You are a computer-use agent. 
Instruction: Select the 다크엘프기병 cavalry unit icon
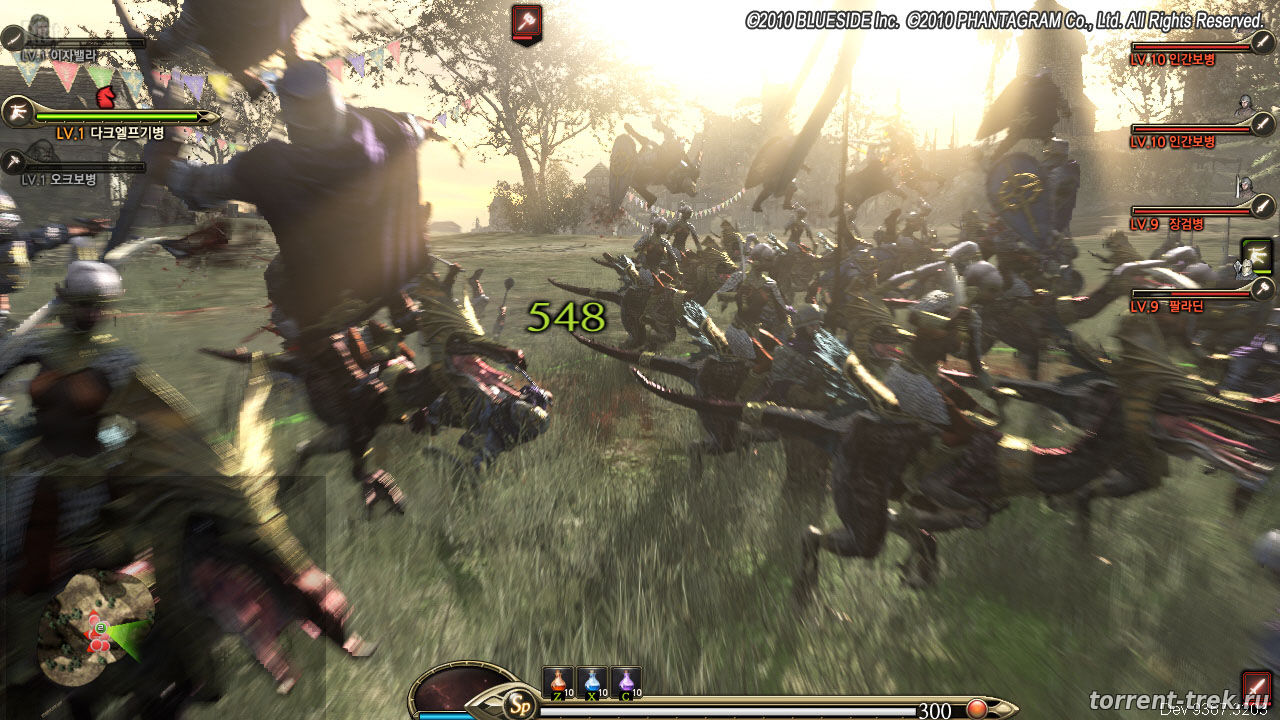[15, 111]
